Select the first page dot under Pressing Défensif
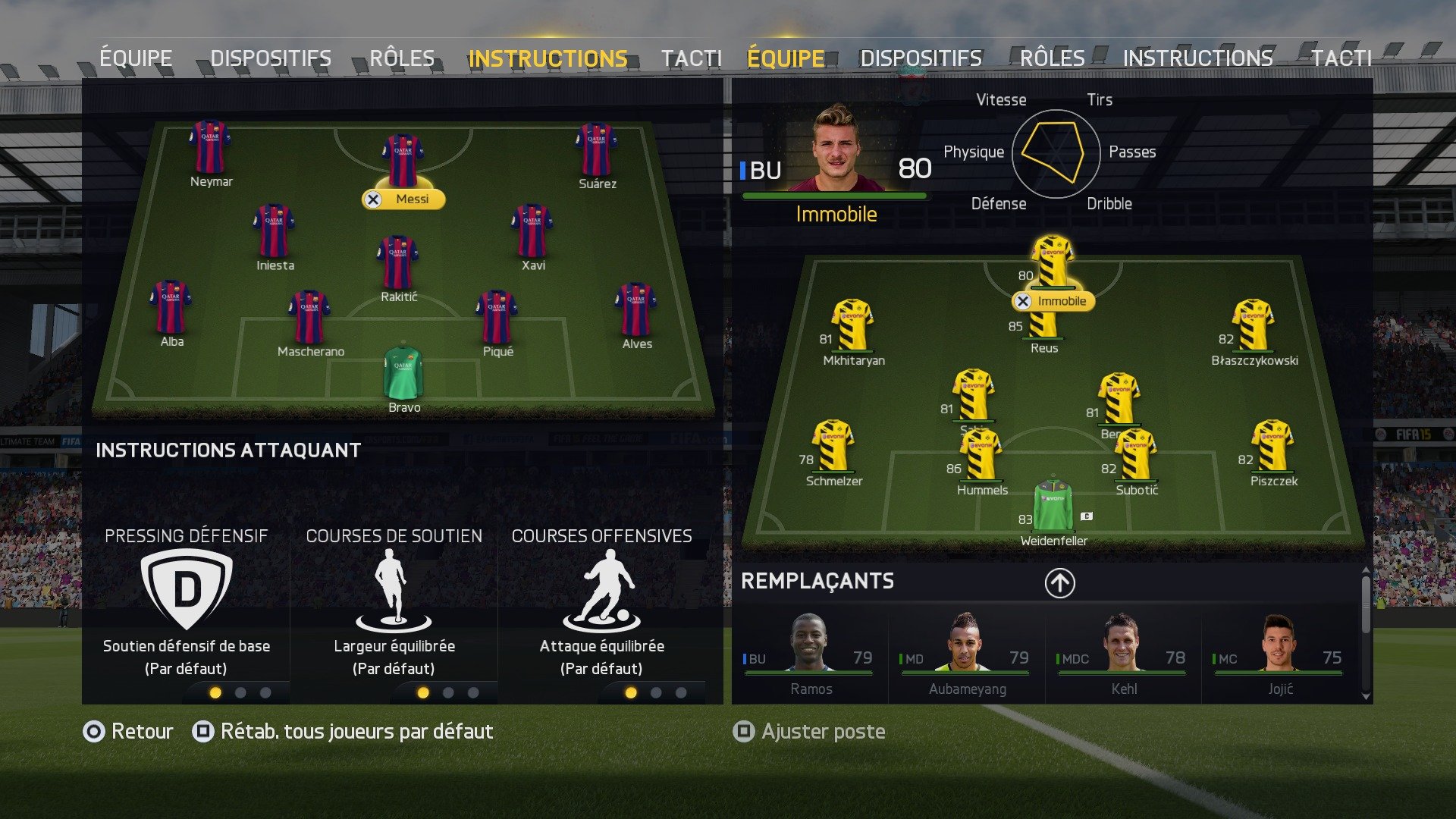 pos(215,692)
